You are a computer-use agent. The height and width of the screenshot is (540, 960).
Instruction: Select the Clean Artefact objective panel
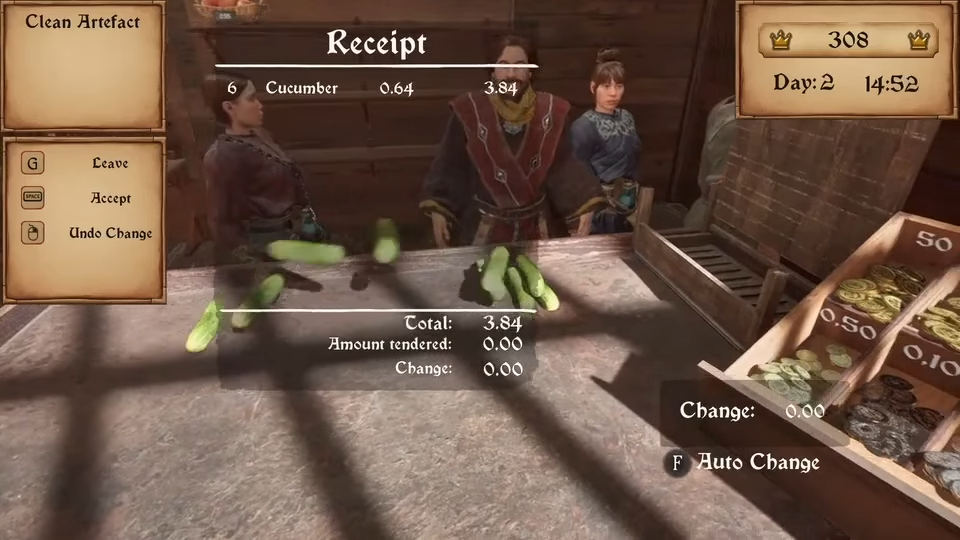pos(82,65)
